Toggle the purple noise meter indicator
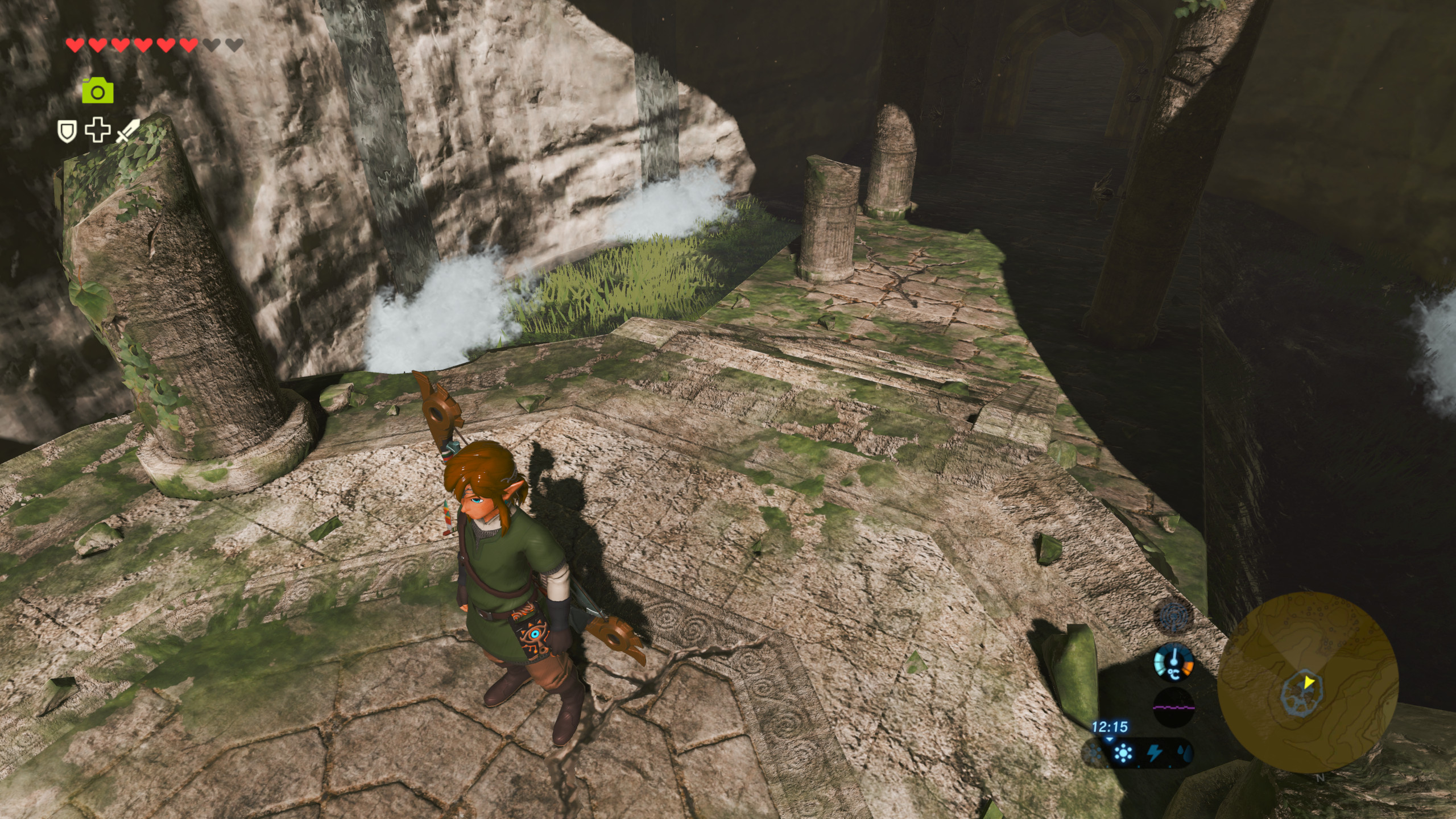This screenshot has height=819, width=1456. point(1174,708)
